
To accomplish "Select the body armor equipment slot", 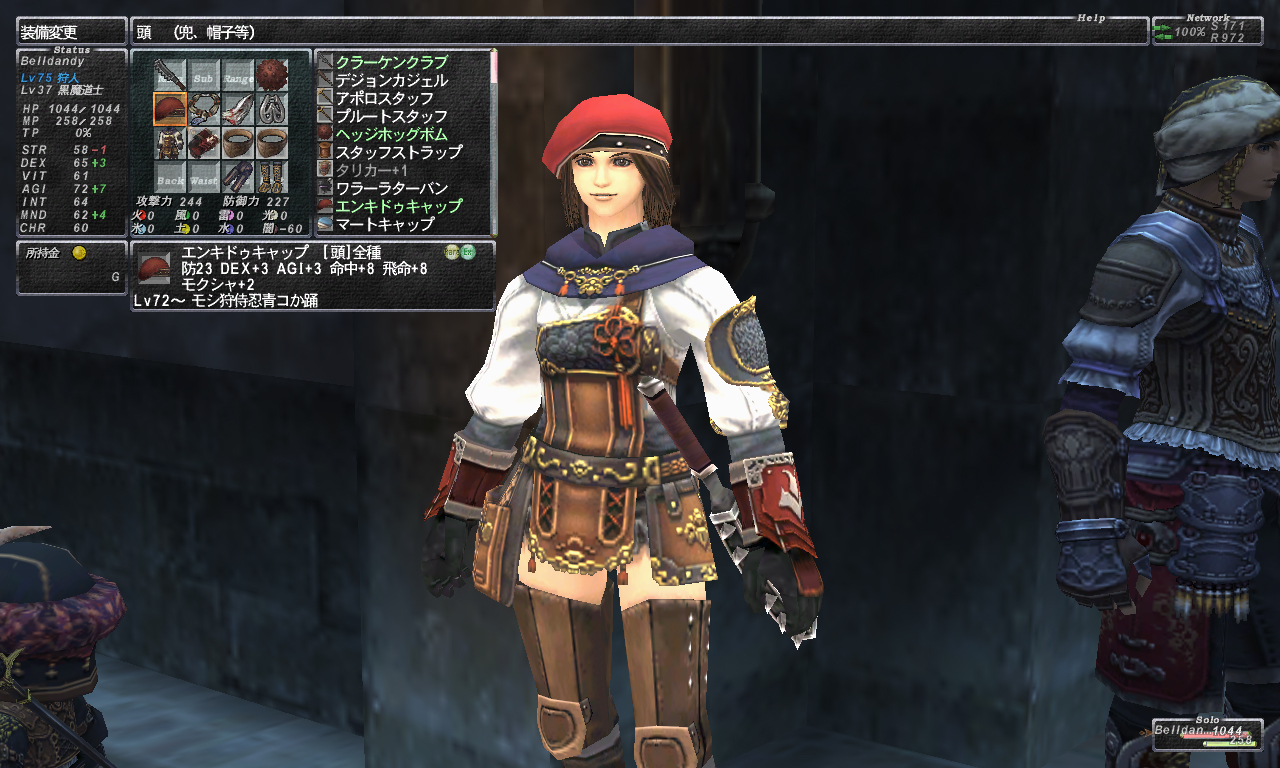I will 170,142.
